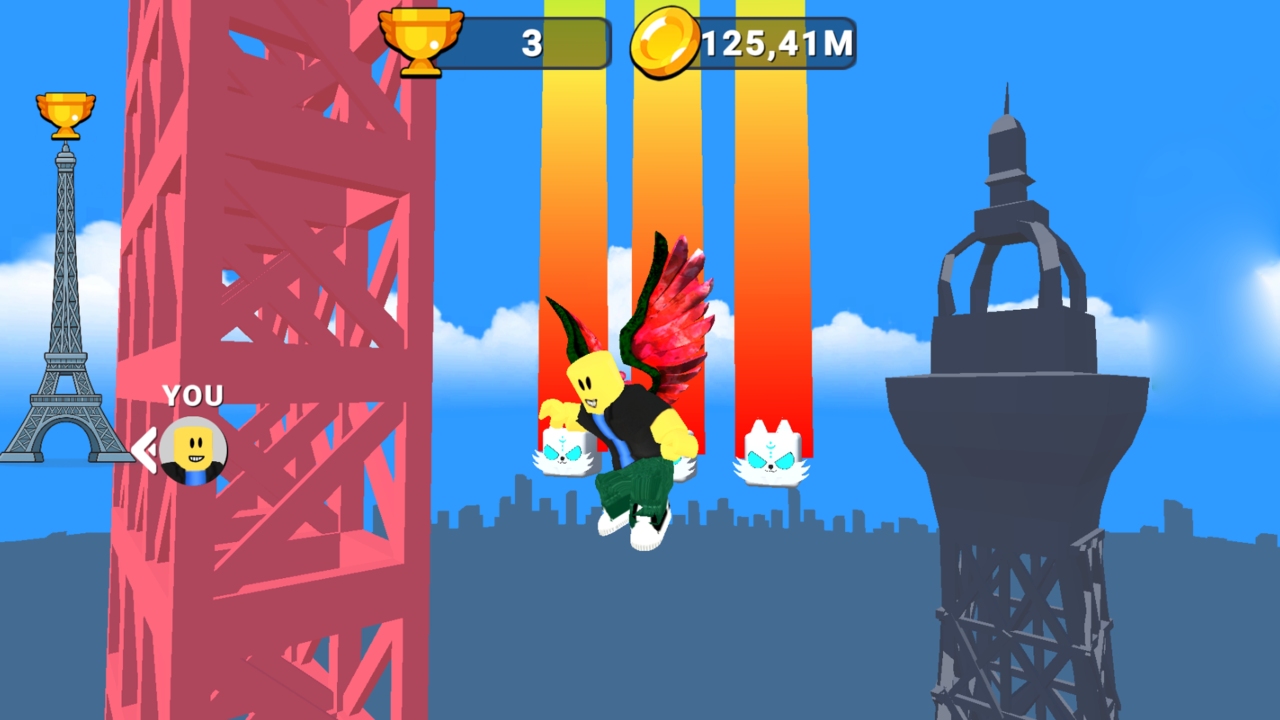Toggle the left-facing chevron beside your avatar
This screenshot has height=720, width=1280.
tap(143, 450)
